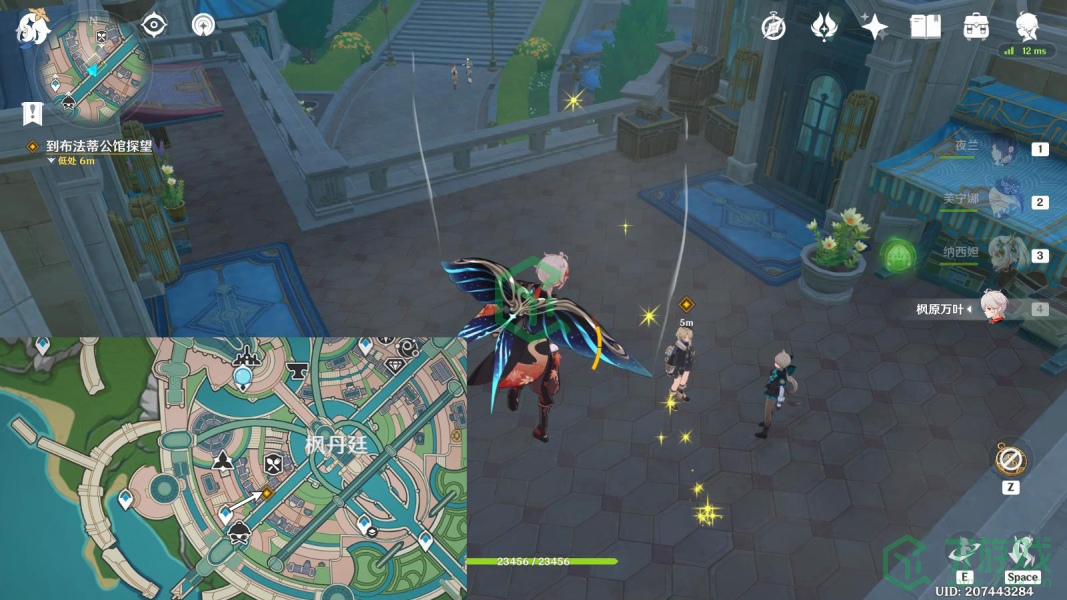This screenshot has width=1067, height=600.
Task: Open the circular minimap
Action: click(x=92, y=66)
